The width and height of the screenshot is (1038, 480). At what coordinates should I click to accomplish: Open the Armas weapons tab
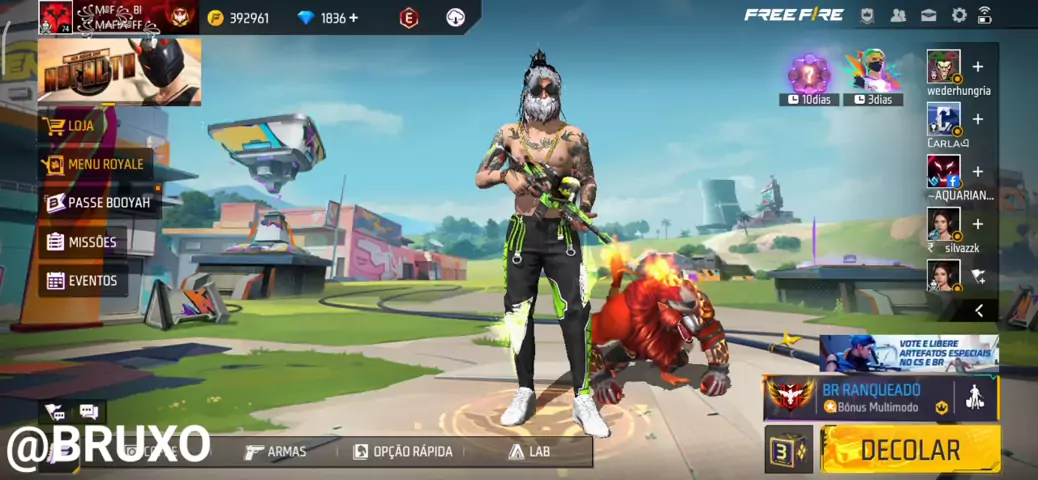click(x=276, y=452)
